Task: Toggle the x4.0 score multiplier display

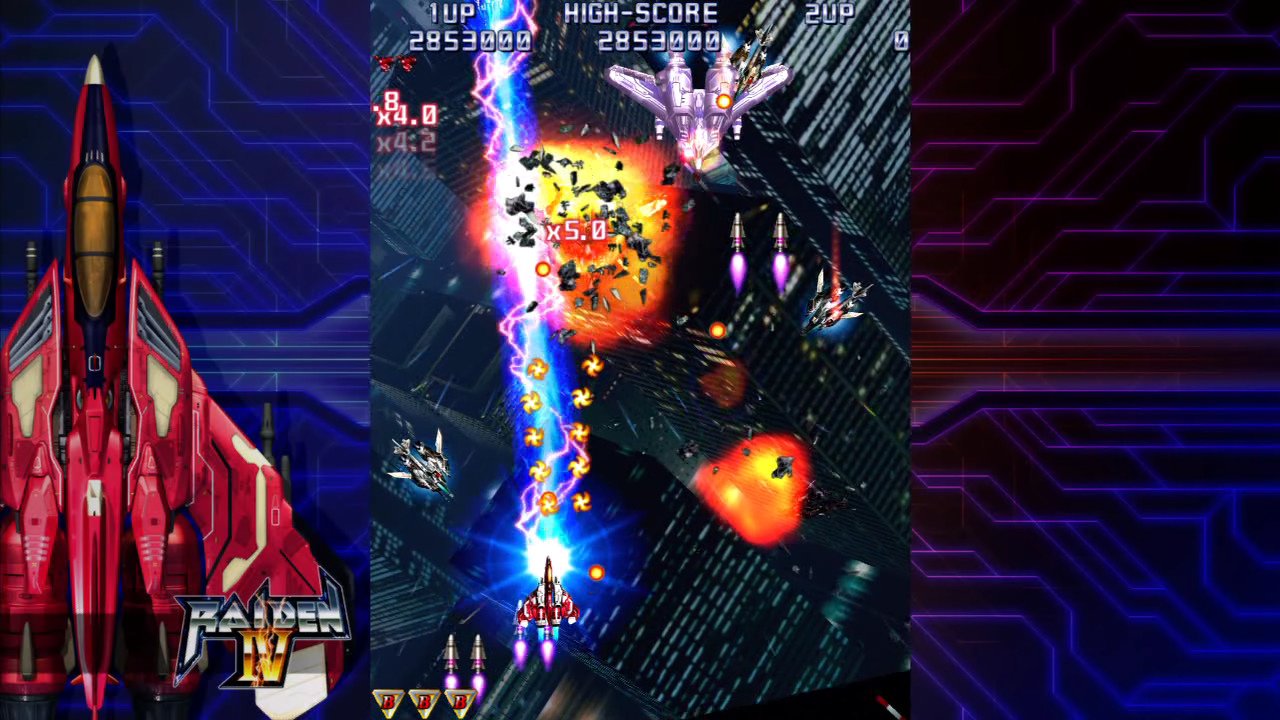Action: [408, 115]
